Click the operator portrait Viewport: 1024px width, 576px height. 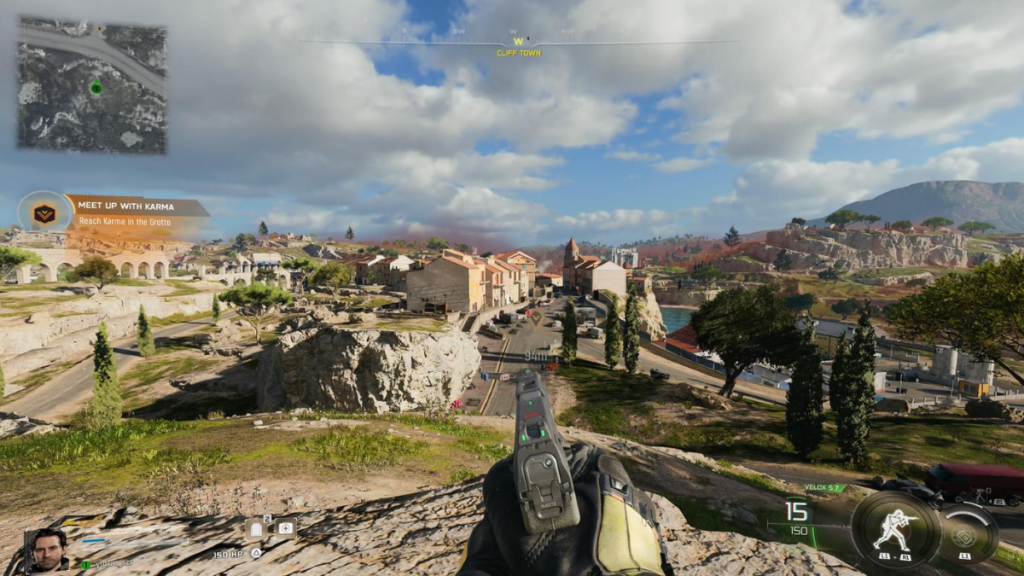pyautogui.click(x=47, y=548)
